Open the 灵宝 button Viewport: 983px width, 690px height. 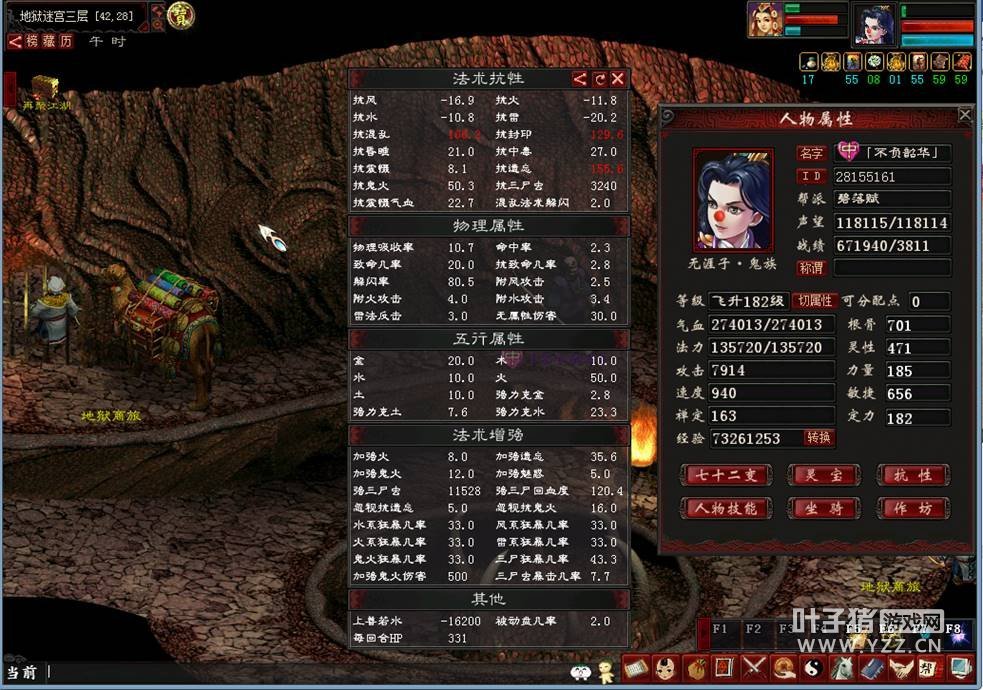coord(823,475)
